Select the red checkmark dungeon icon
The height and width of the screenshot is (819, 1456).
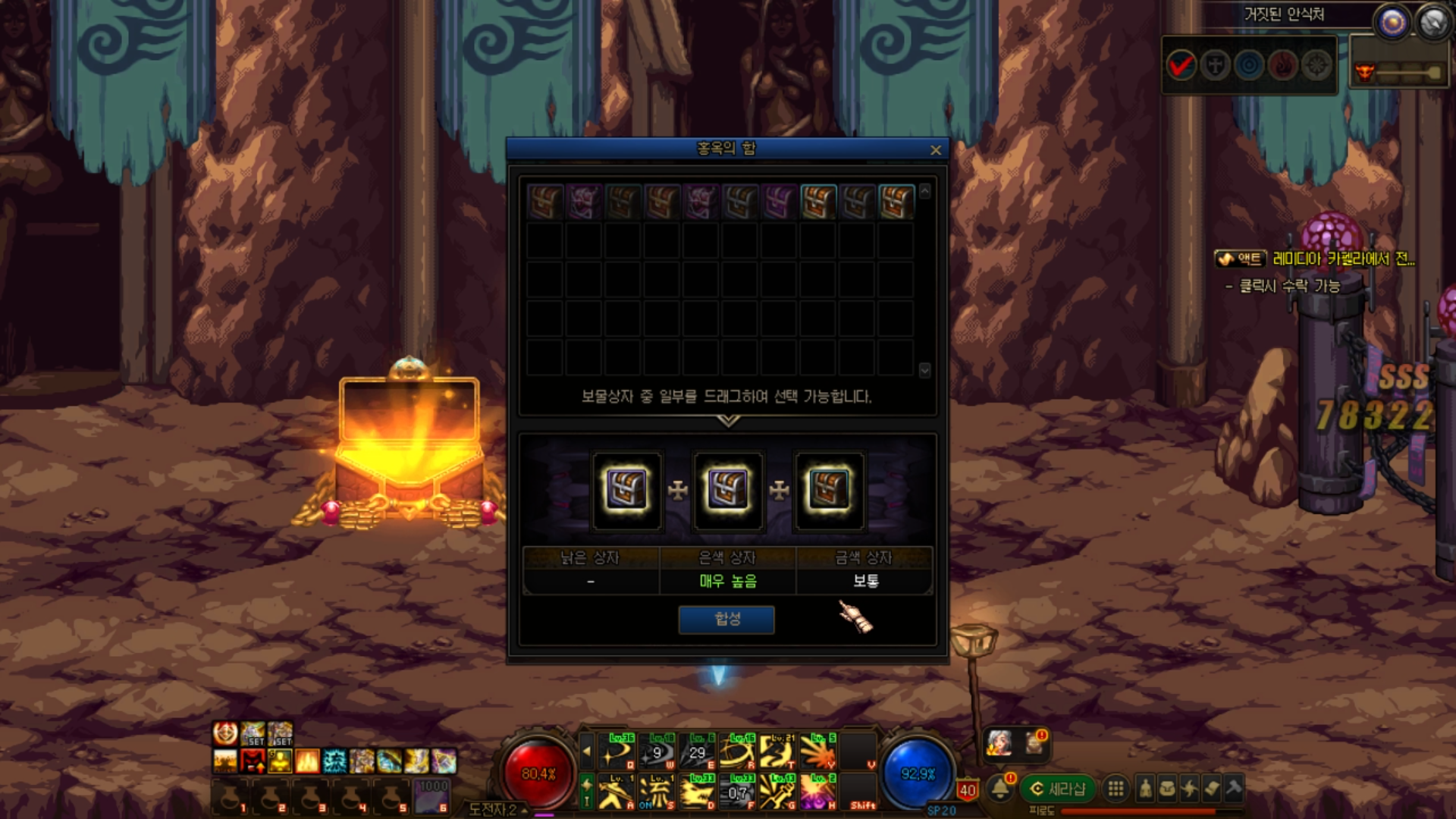(1181, 66)
